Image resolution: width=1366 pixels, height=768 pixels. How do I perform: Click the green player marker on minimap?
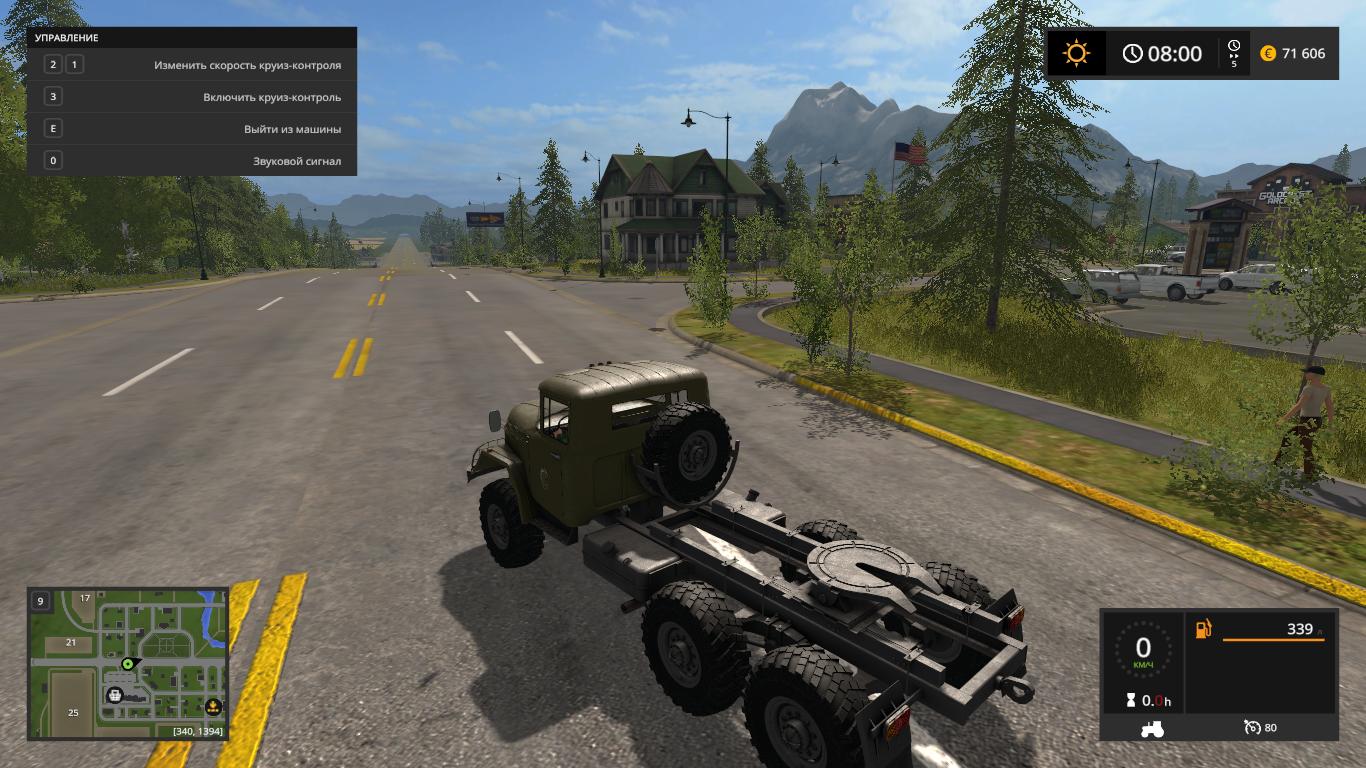[128, 663]
